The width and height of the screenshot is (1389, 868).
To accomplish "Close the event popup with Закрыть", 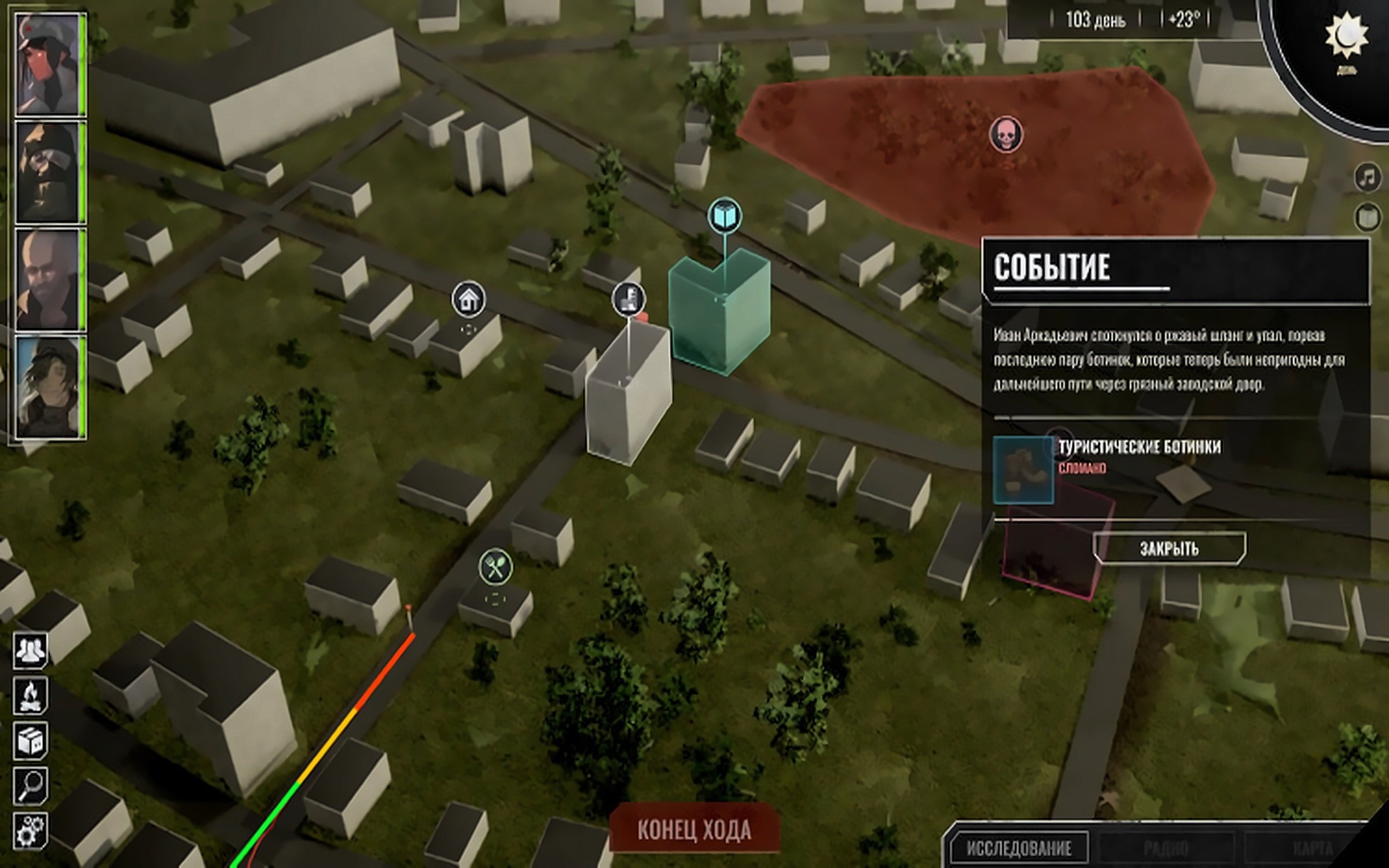I will point(1169,548).
